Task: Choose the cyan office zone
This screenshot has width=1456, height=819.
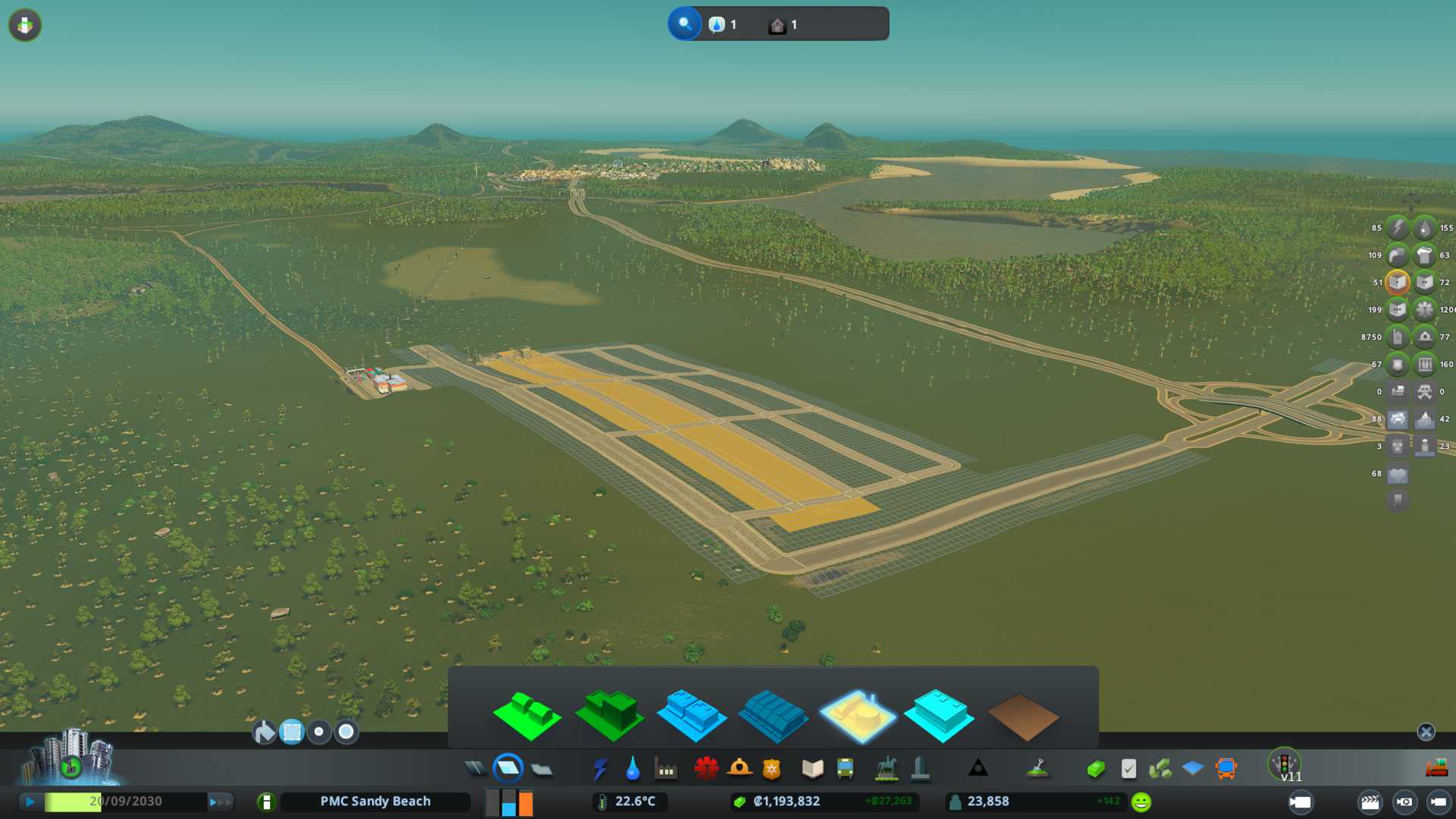Action: tap(940, 715)
